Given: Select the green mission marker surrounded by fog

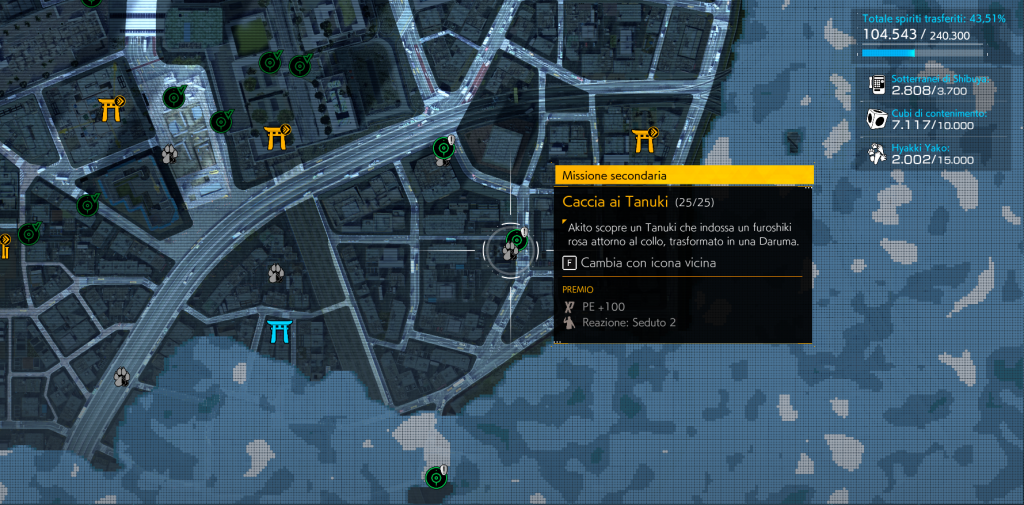Looking at the screenshot, I should point(435,476).
